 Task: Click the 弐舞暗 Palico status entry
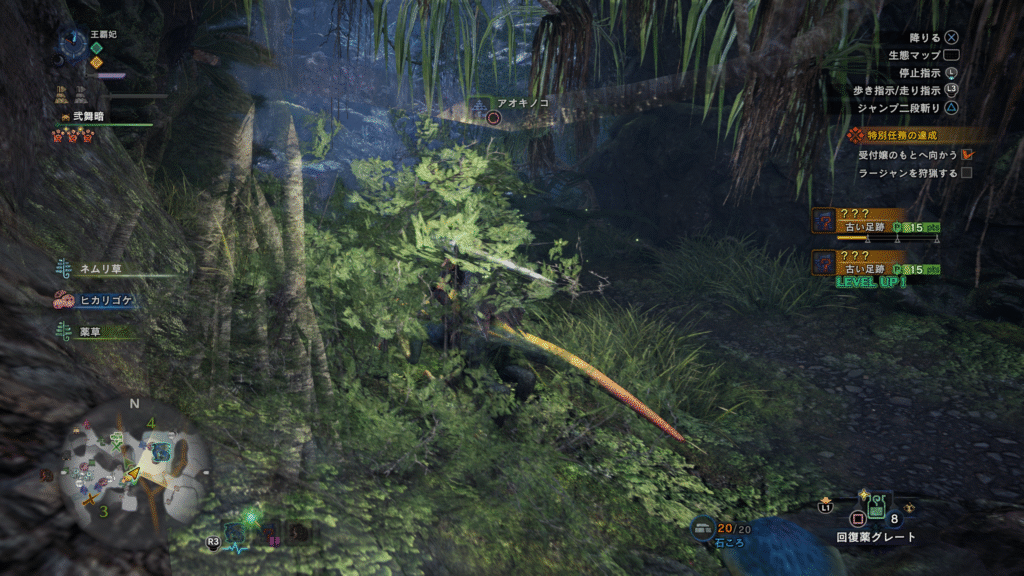point(87,117)
